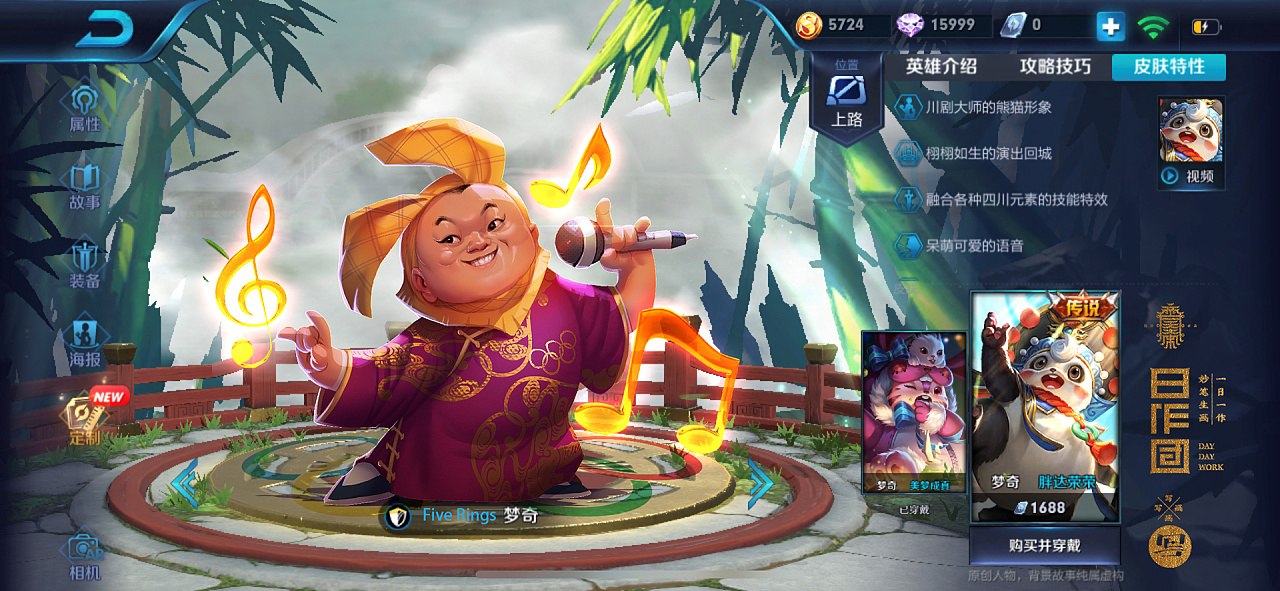Select the 胖达荣荣 legendary skin card
This screenshot has height=591, width=1280.
coord(1045,407)
